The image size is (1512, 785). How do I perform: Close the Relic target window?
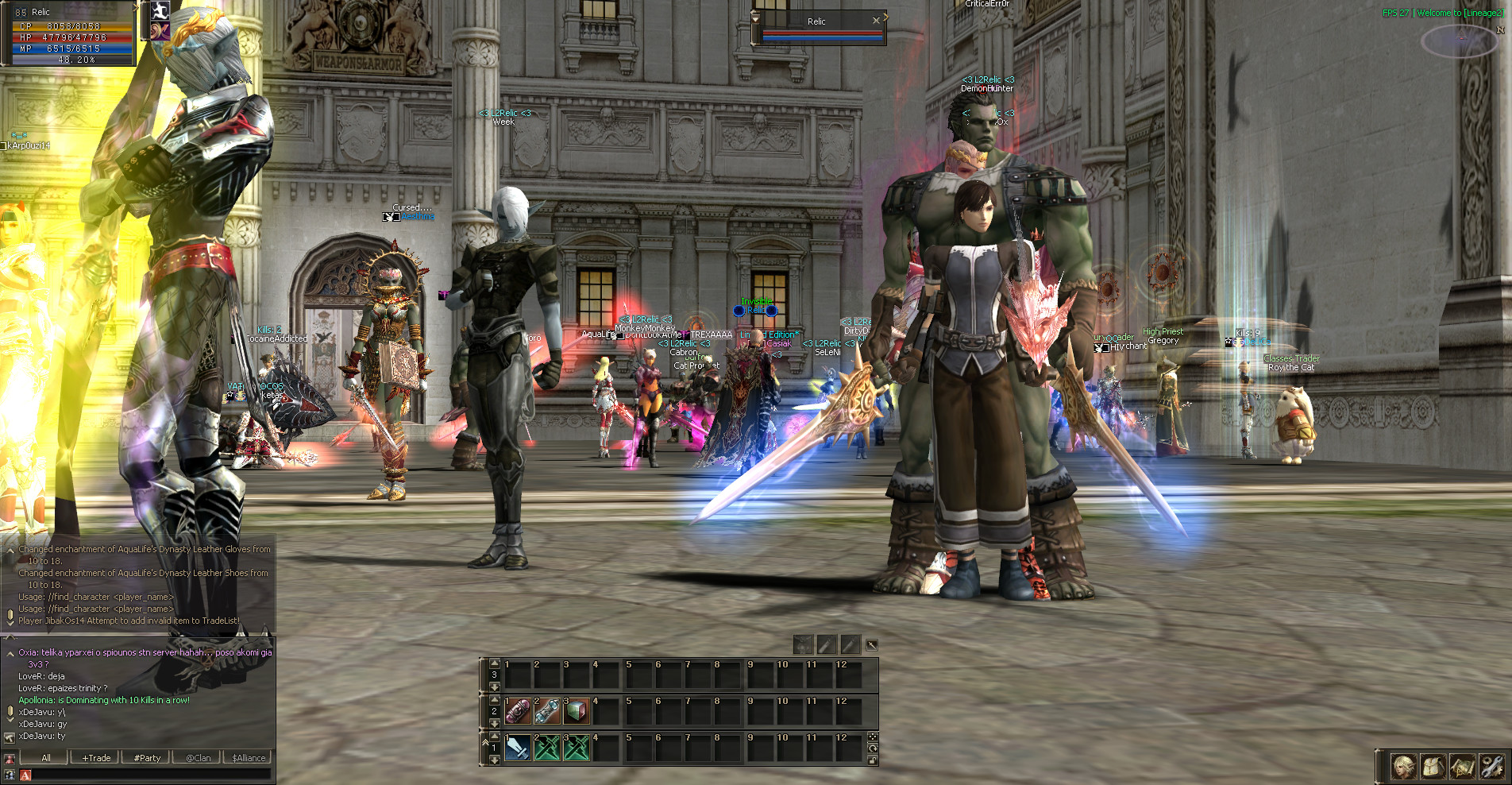(x=876, y=21)
